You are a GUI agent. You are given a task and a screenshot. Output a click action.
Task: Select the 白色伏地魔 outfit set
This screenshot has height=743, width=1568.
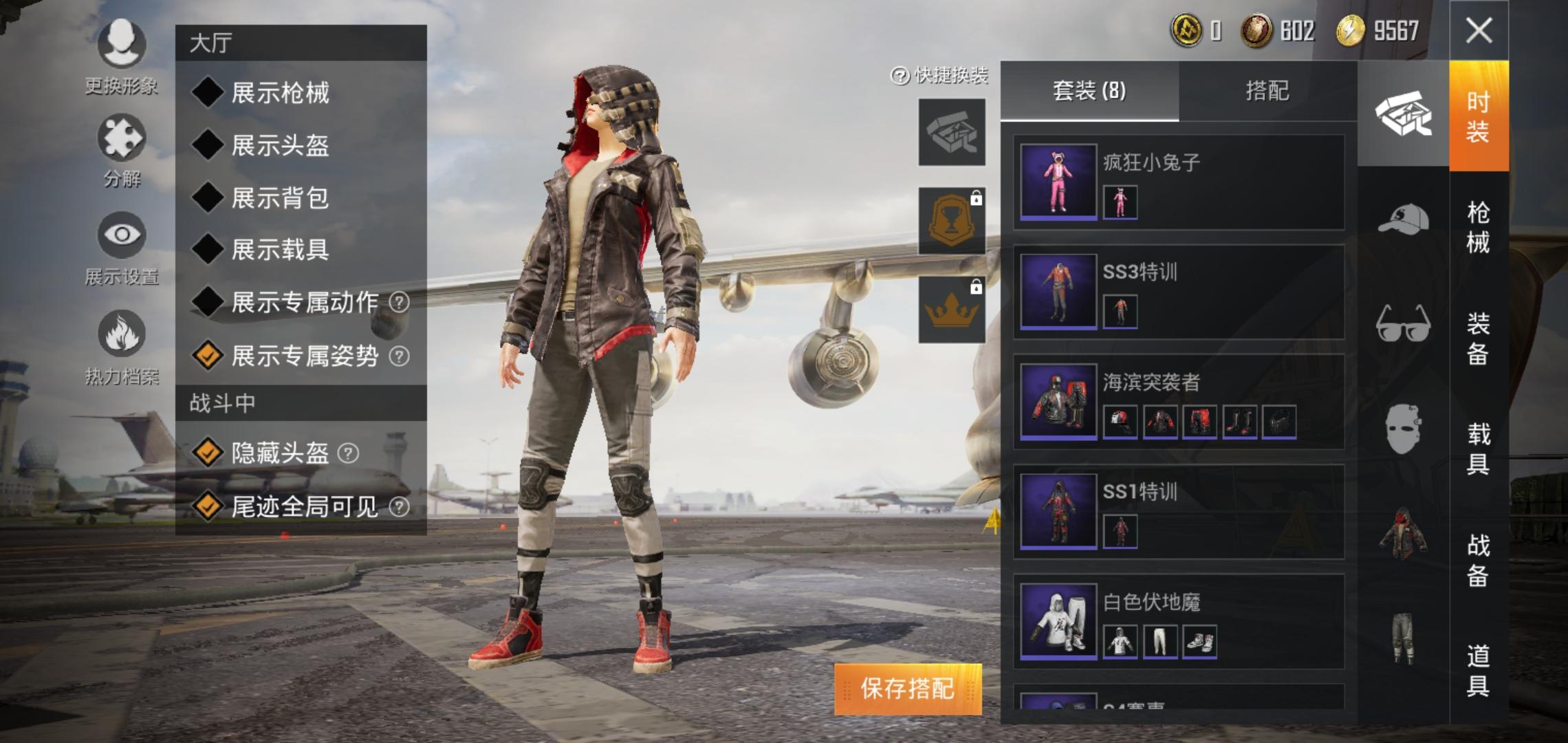tap(1179, 623)
